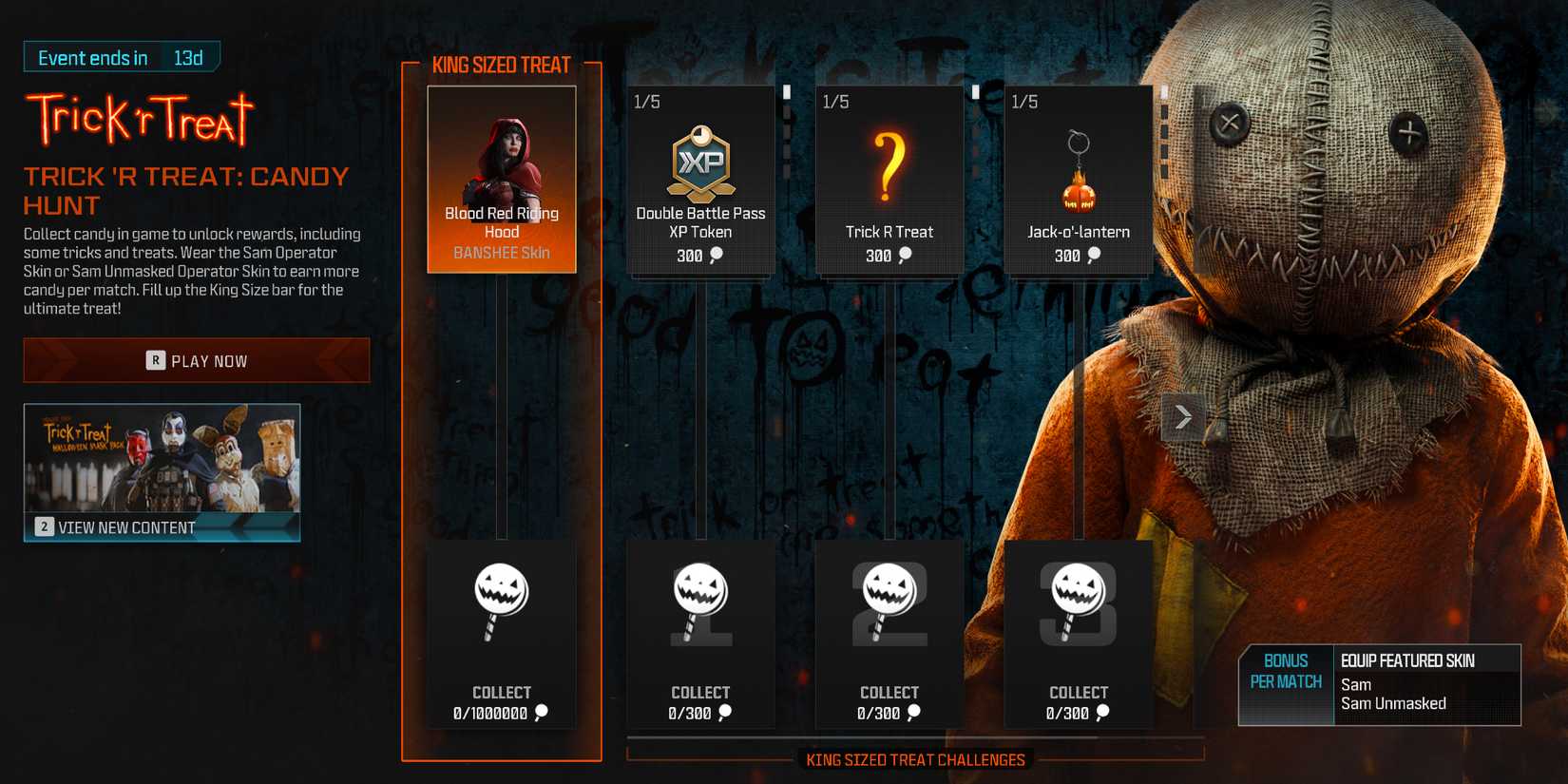The image size is (1568, 784).
Task: Select the Blood Red Riding Hood Banshee skin card
Action: [x=501, y=179]
